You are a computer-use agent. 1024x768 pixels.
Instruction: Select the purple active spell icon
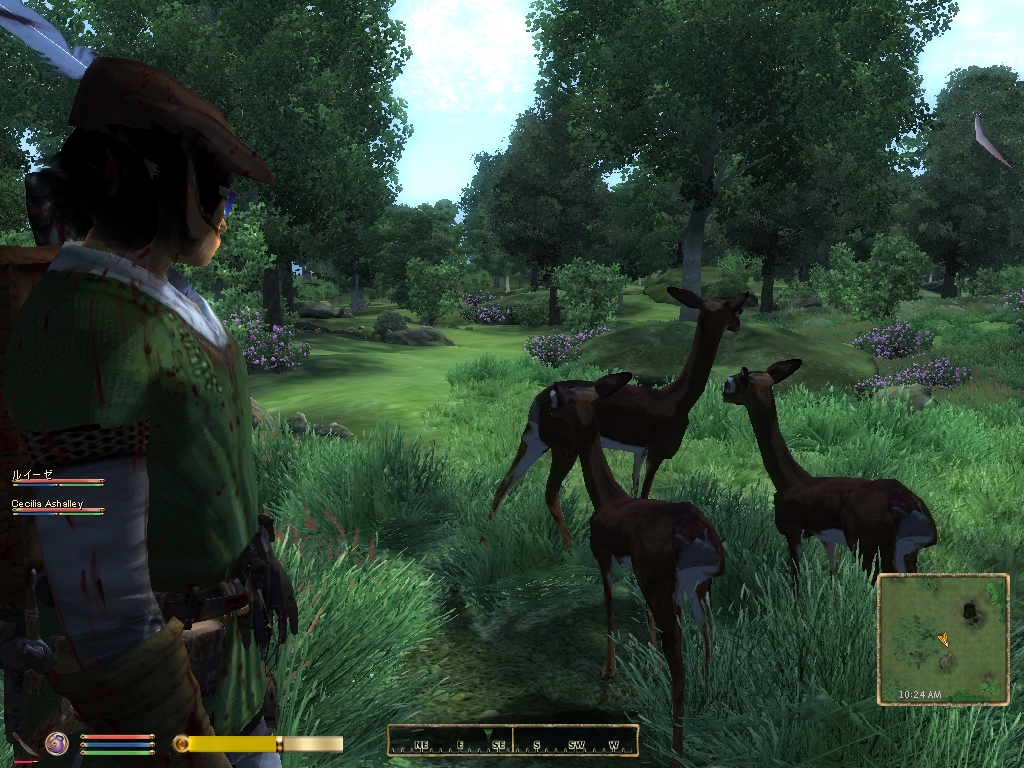pos(57,743)
